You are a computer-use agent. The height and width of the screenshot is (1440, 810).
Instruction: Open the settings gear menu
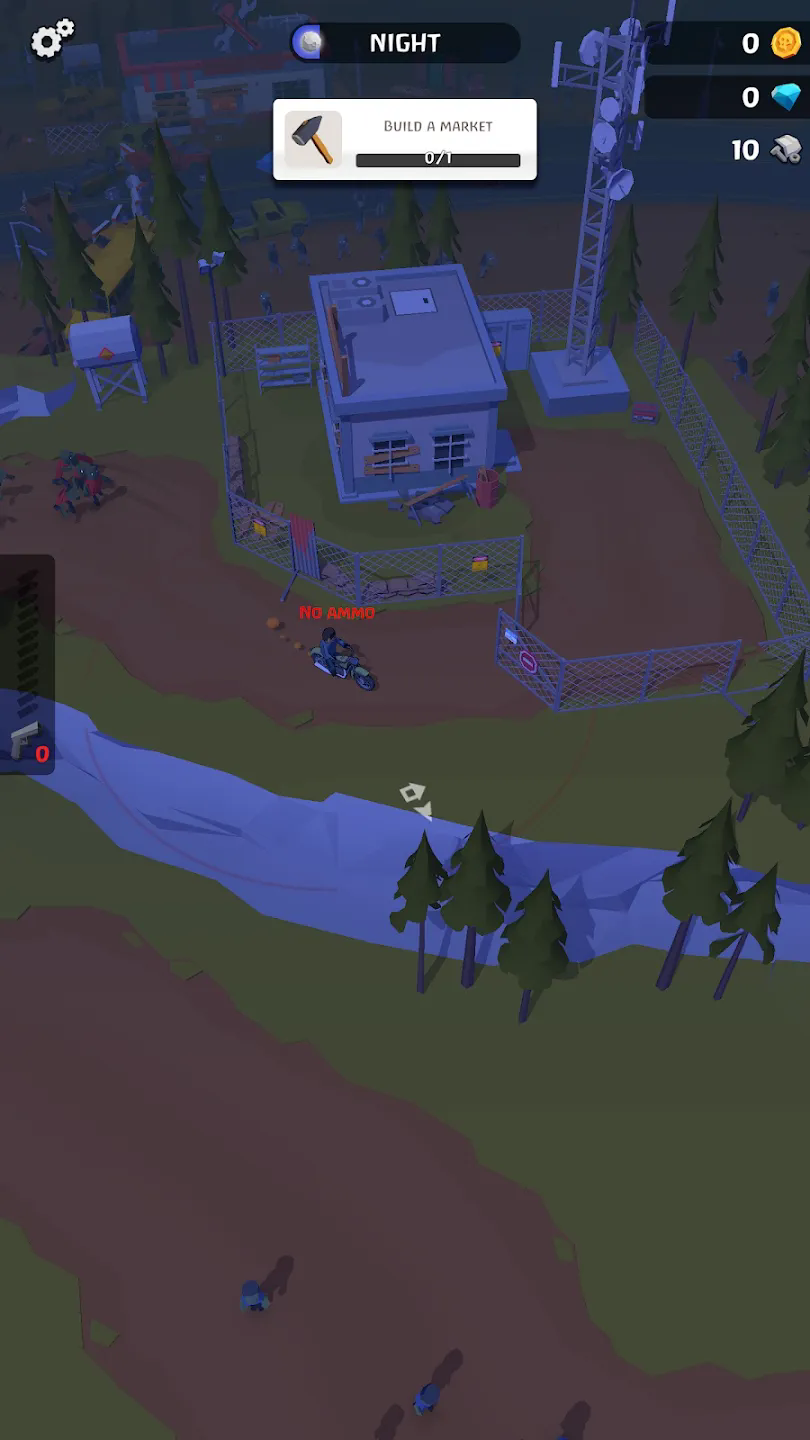(52, 40)
